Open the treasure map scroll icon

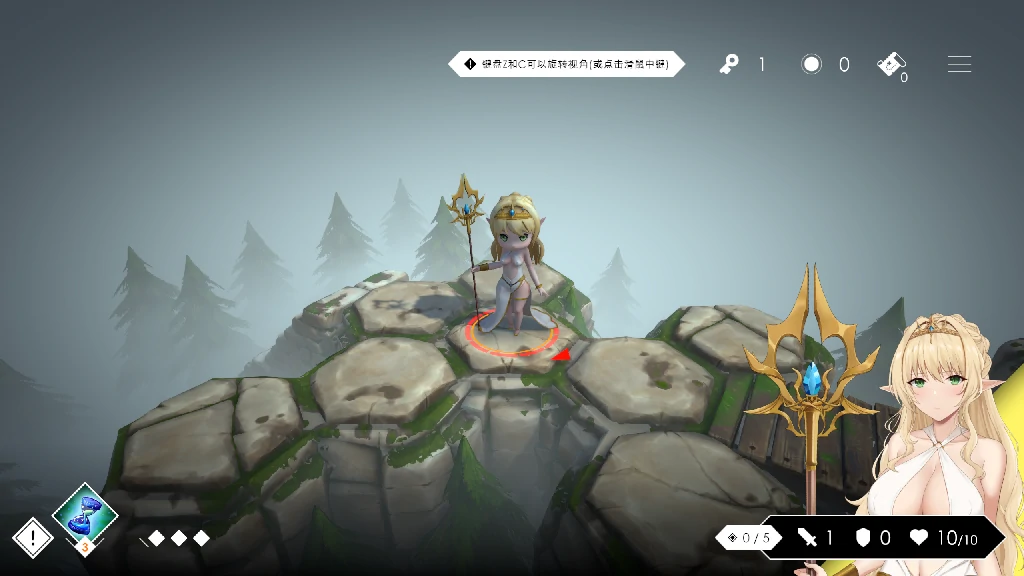[891, 64]
